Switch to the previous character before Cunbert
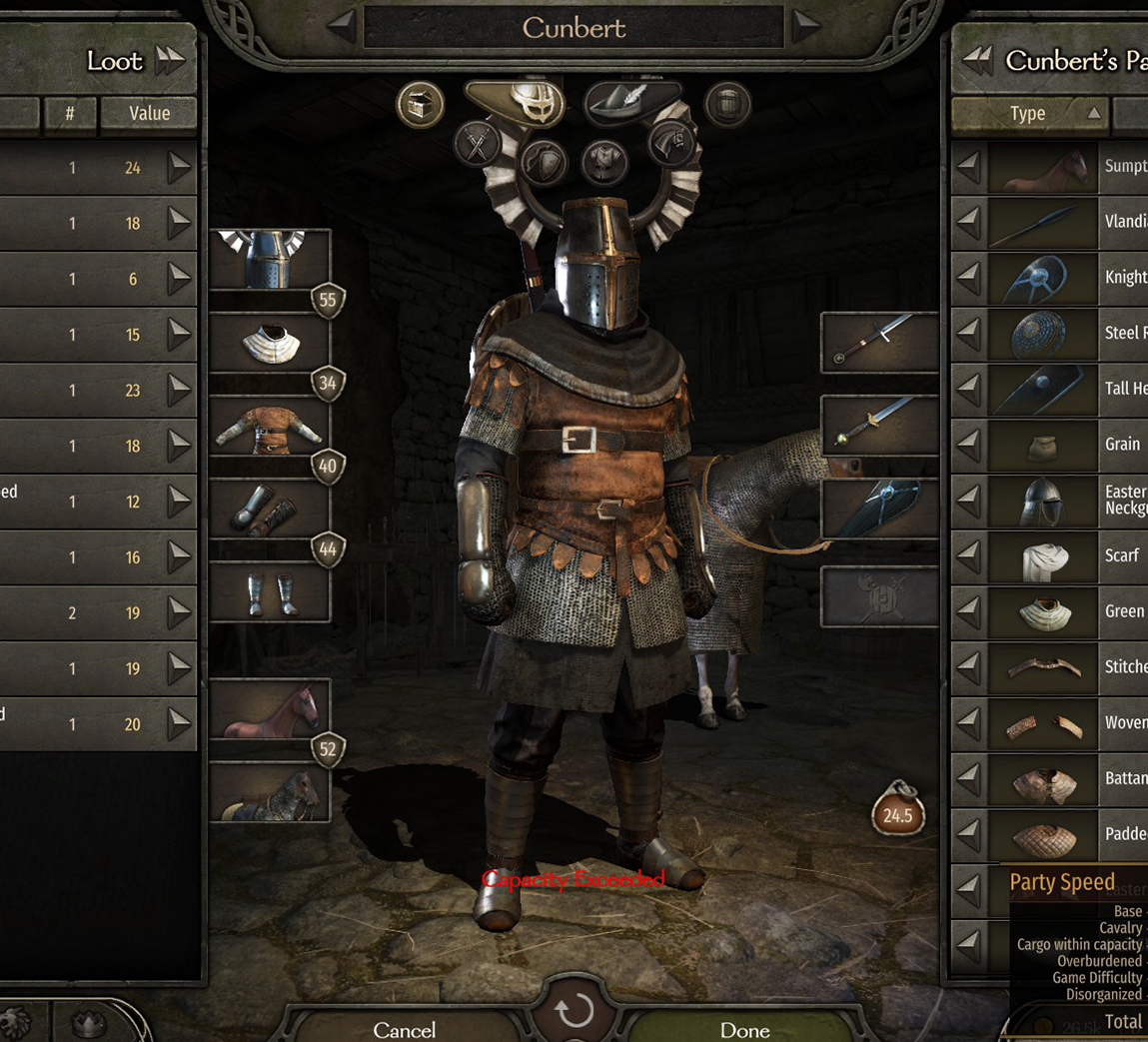1148x1042 pixels. pyautogui.click(x=342, y=27)
